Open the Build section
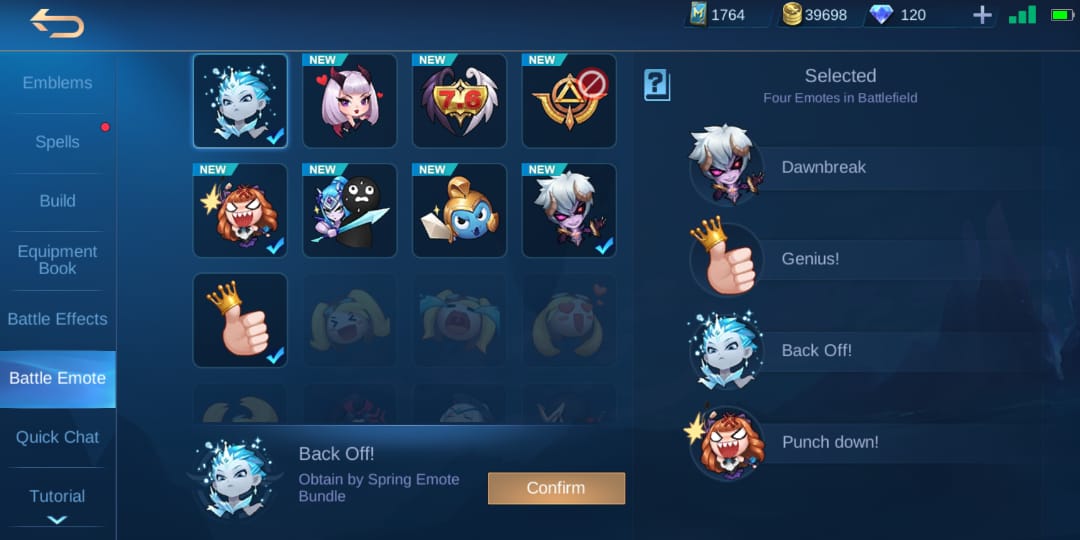The width and height of the screenshot is (1080, 540). pyautogui.click(x=57, y=201)
